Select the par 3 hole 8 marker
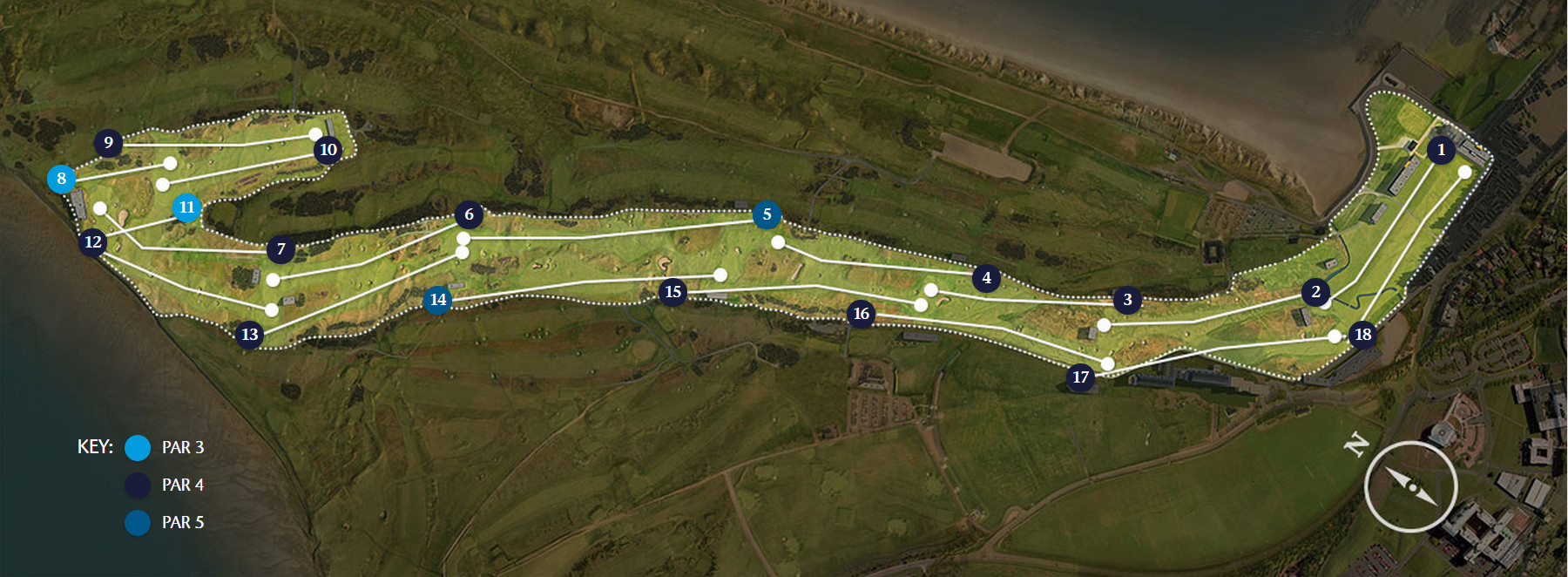 pyautogui.click(x=61, y=179)
